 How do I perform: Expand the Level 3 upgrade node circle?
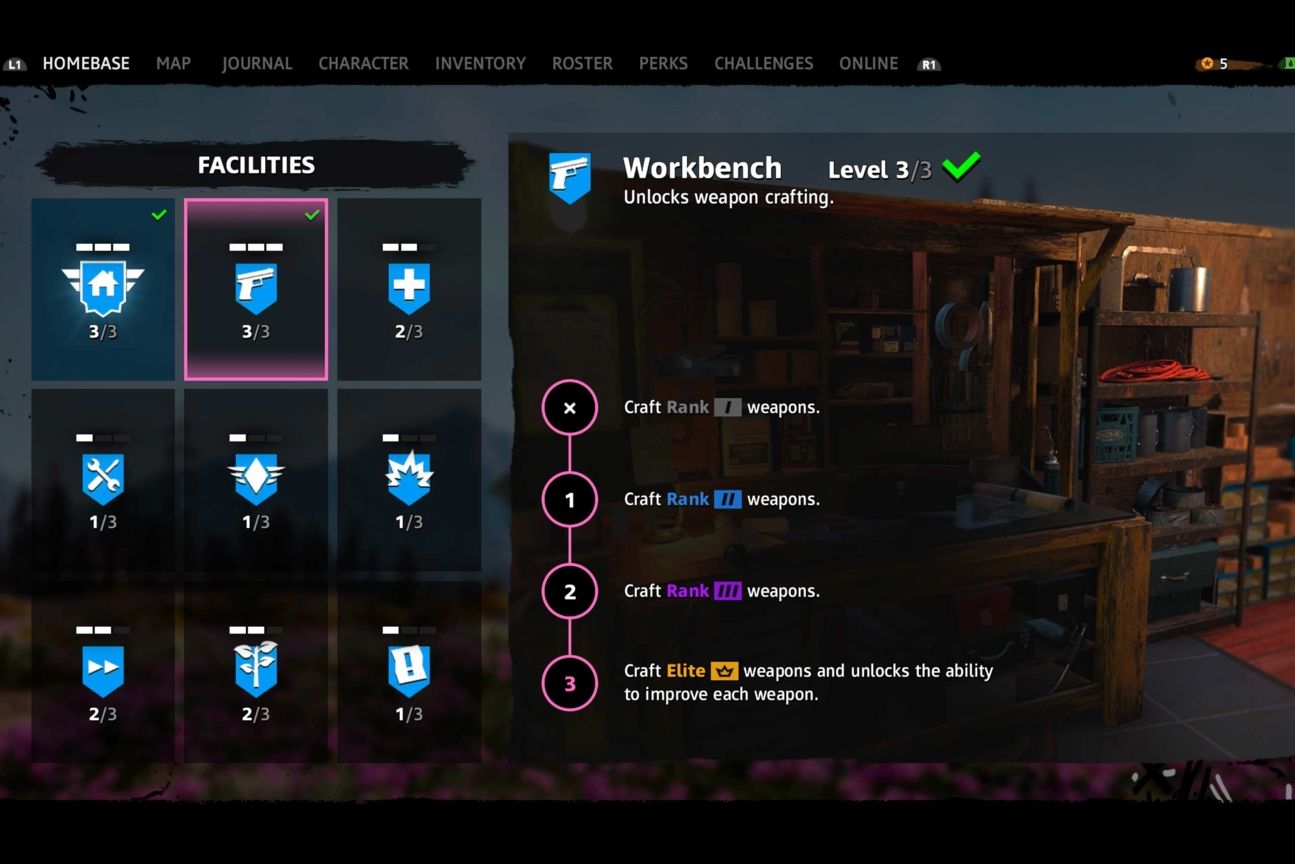pyautogui.click(x=570, y=683)
